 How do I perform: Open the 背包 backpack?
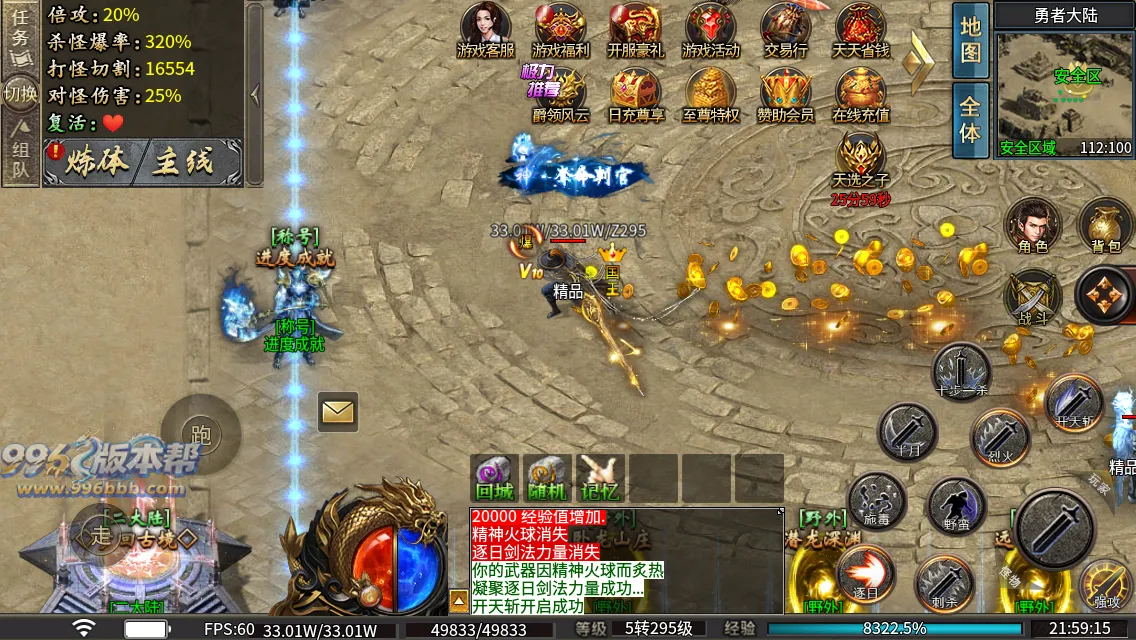[x=1106, y=226]
